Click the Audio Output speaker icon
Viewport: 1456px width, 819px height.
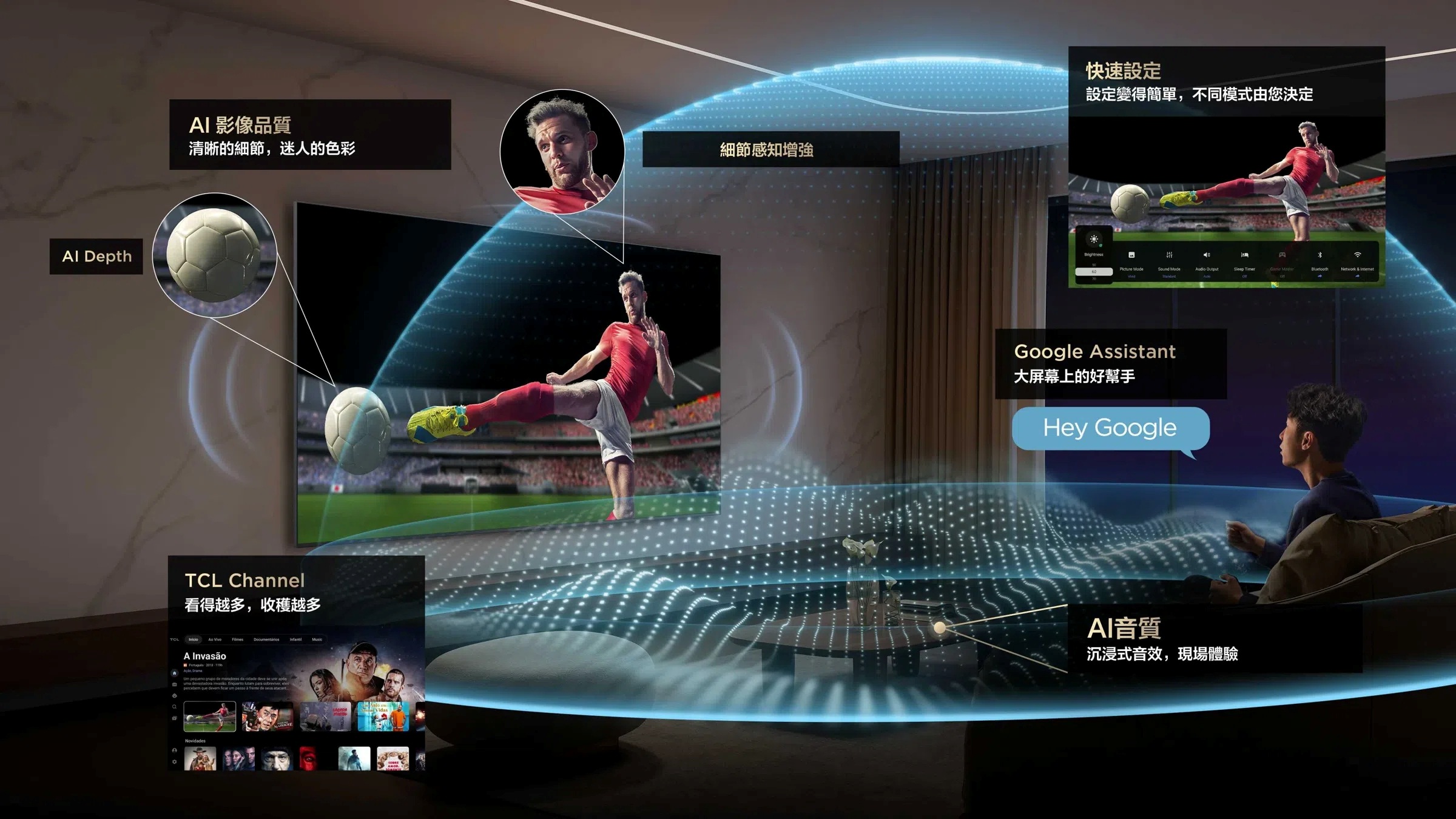1207,255
